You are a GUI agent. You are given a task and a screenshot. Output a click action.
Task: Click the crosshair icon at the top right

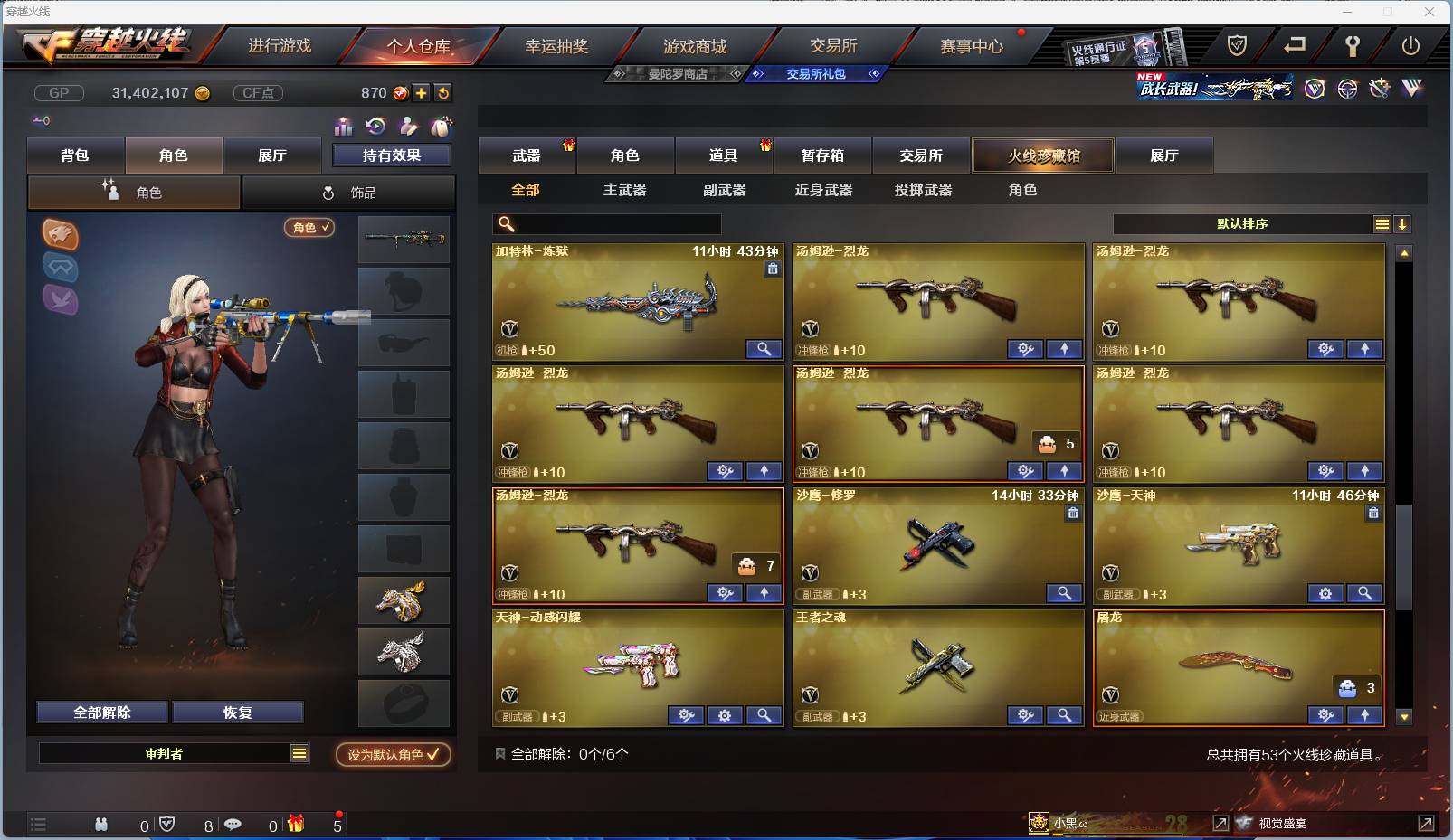[x=1347, y=89]
